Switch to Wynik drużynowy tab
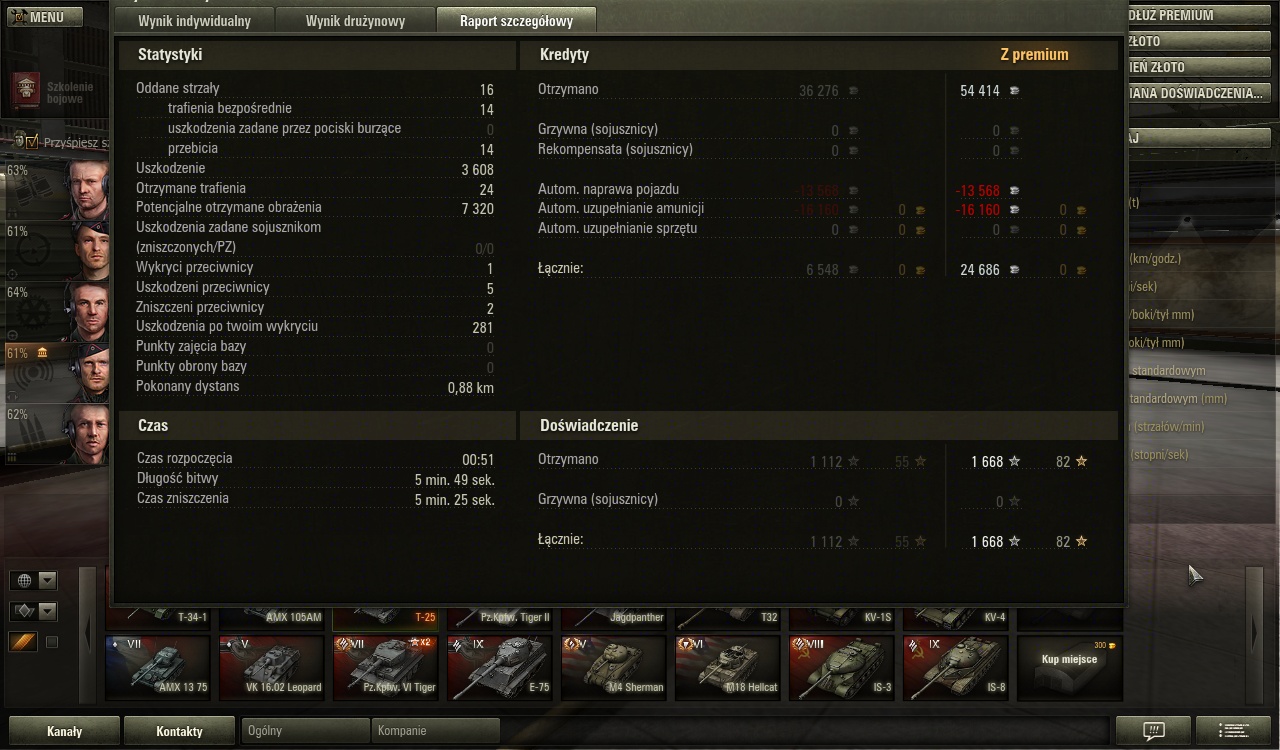The image size is (1280, 750). (x=355, y=21)
